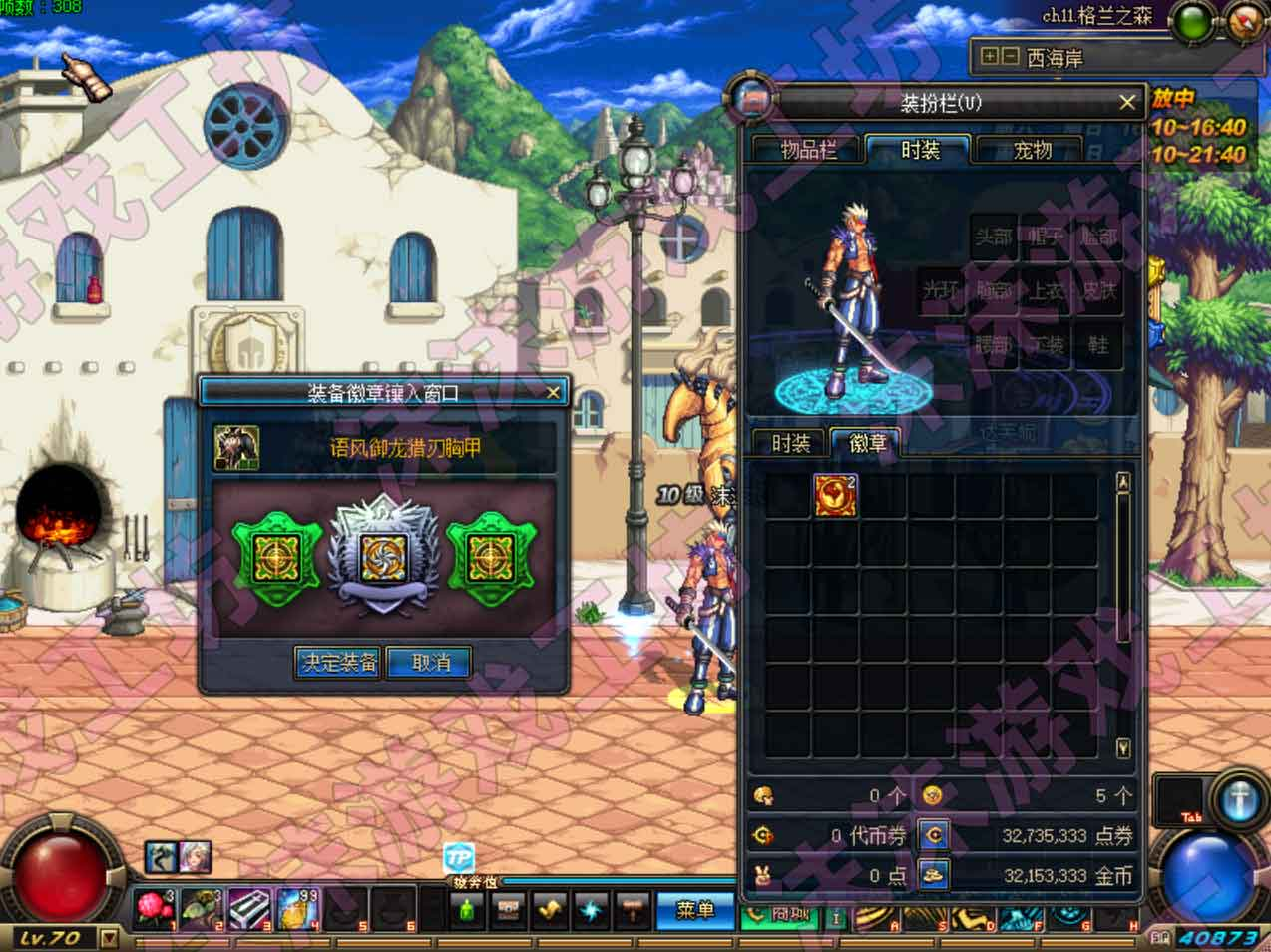Select the 鞋 costume slot

1098,344
